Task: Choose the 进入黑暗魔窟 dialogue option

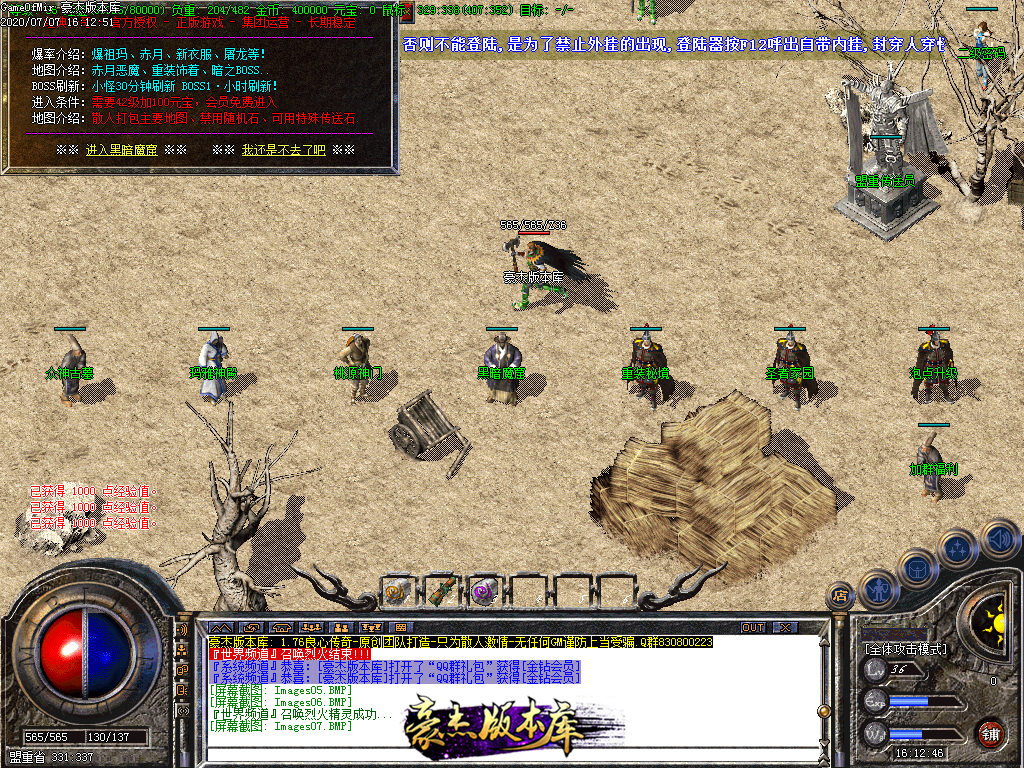Action: 122,150
